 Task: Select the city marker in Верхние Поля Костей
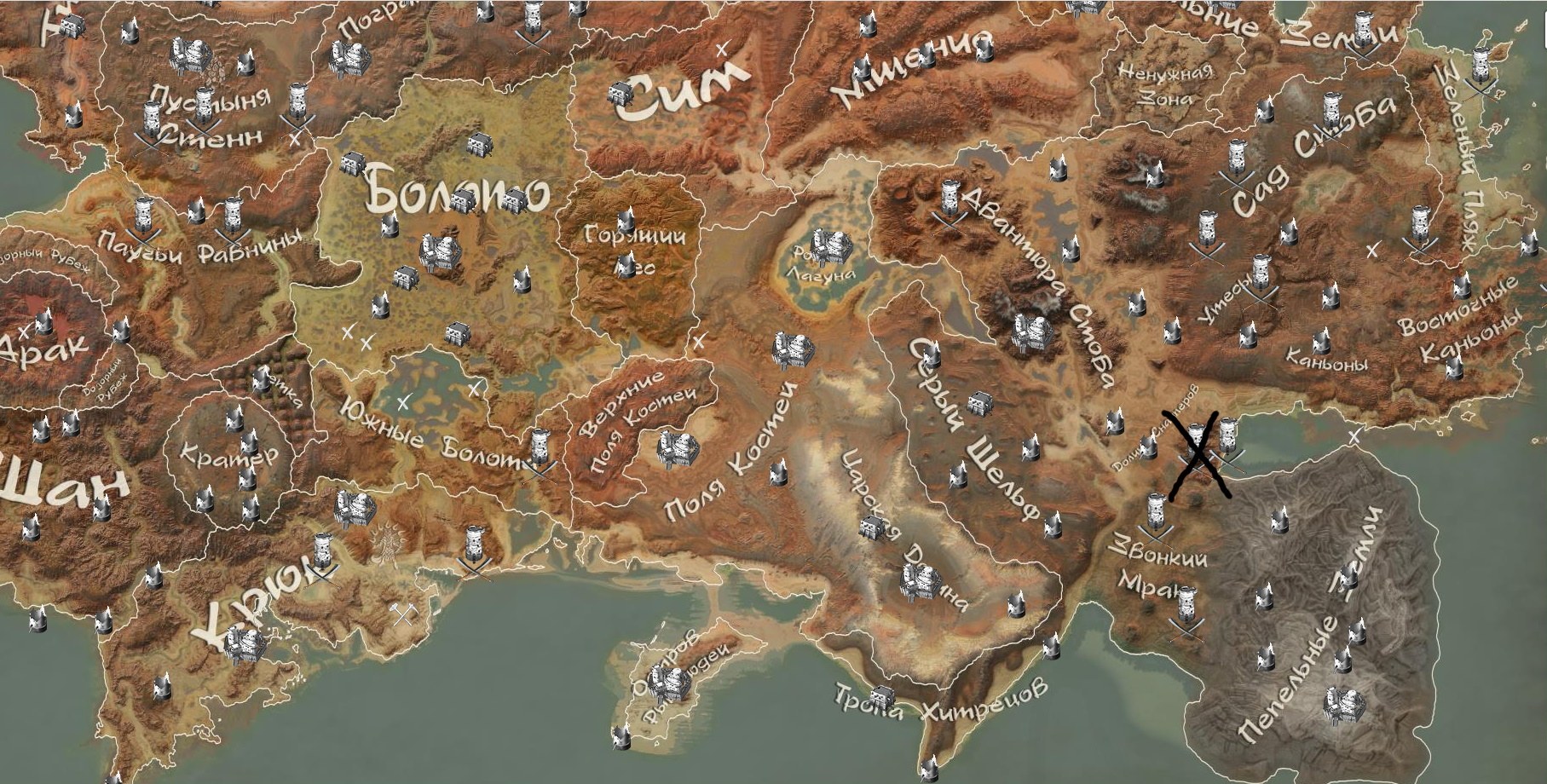(677, 447)
